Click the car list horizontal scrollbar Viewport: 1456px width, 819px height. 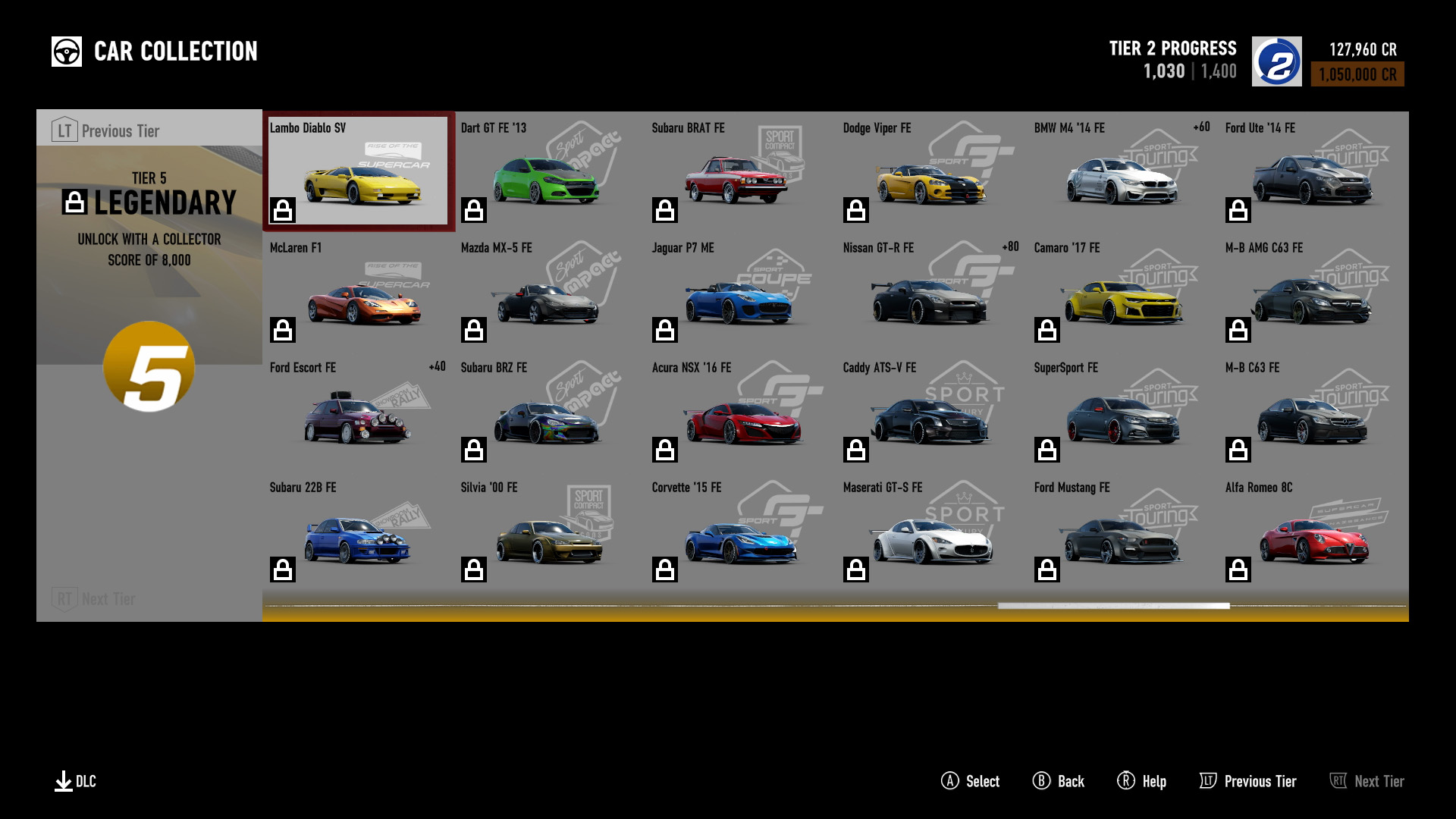tap(1113, 606)
